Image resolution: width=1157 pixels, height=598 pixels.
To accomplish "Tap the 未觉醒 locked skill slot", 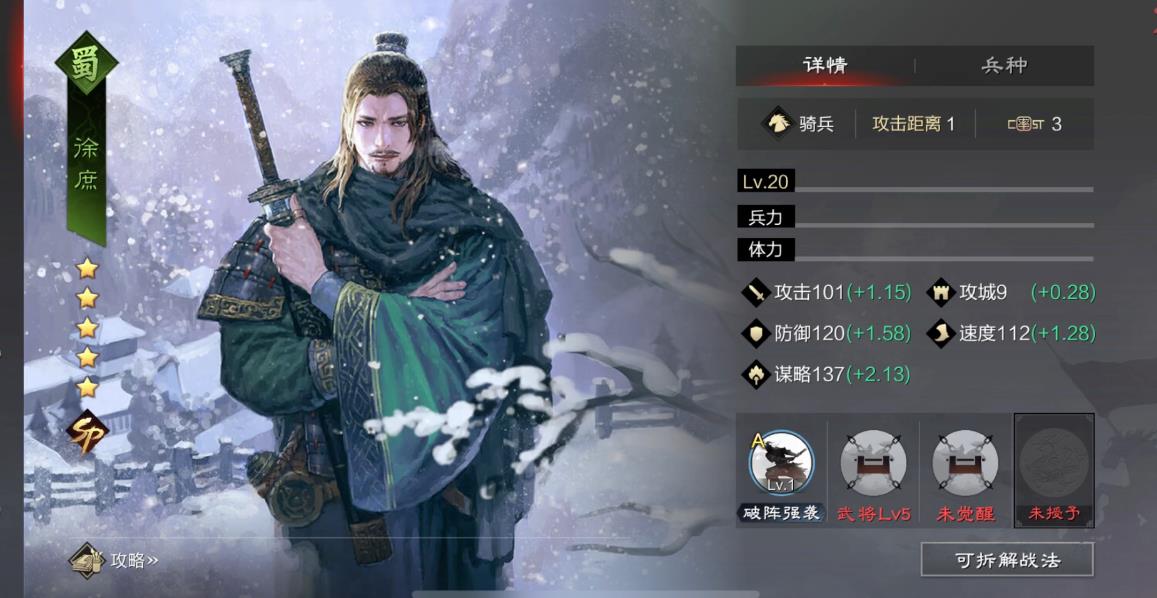I will (965, 464).
